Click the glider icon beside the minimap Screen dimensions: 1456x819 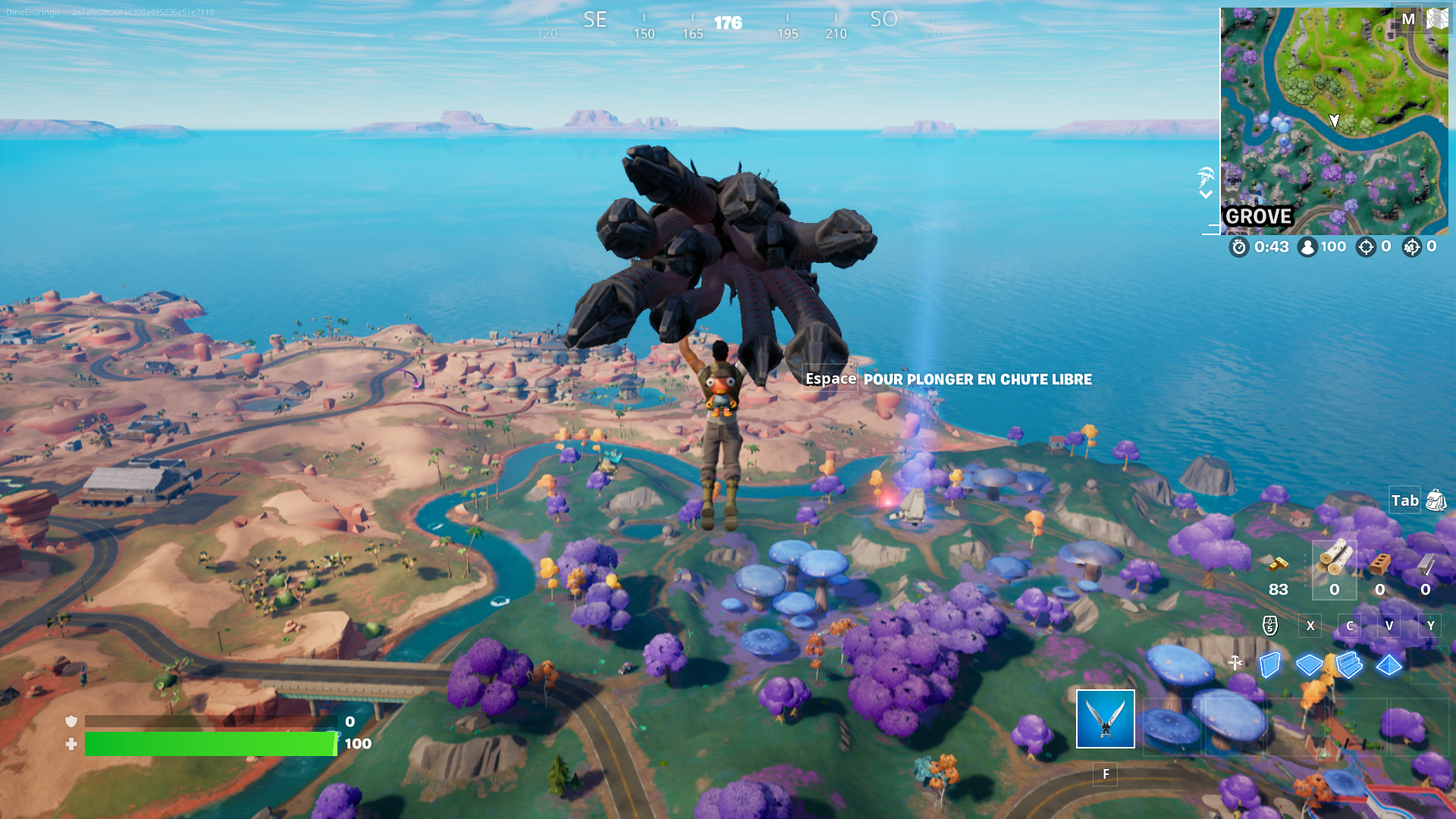point(1205,177)
